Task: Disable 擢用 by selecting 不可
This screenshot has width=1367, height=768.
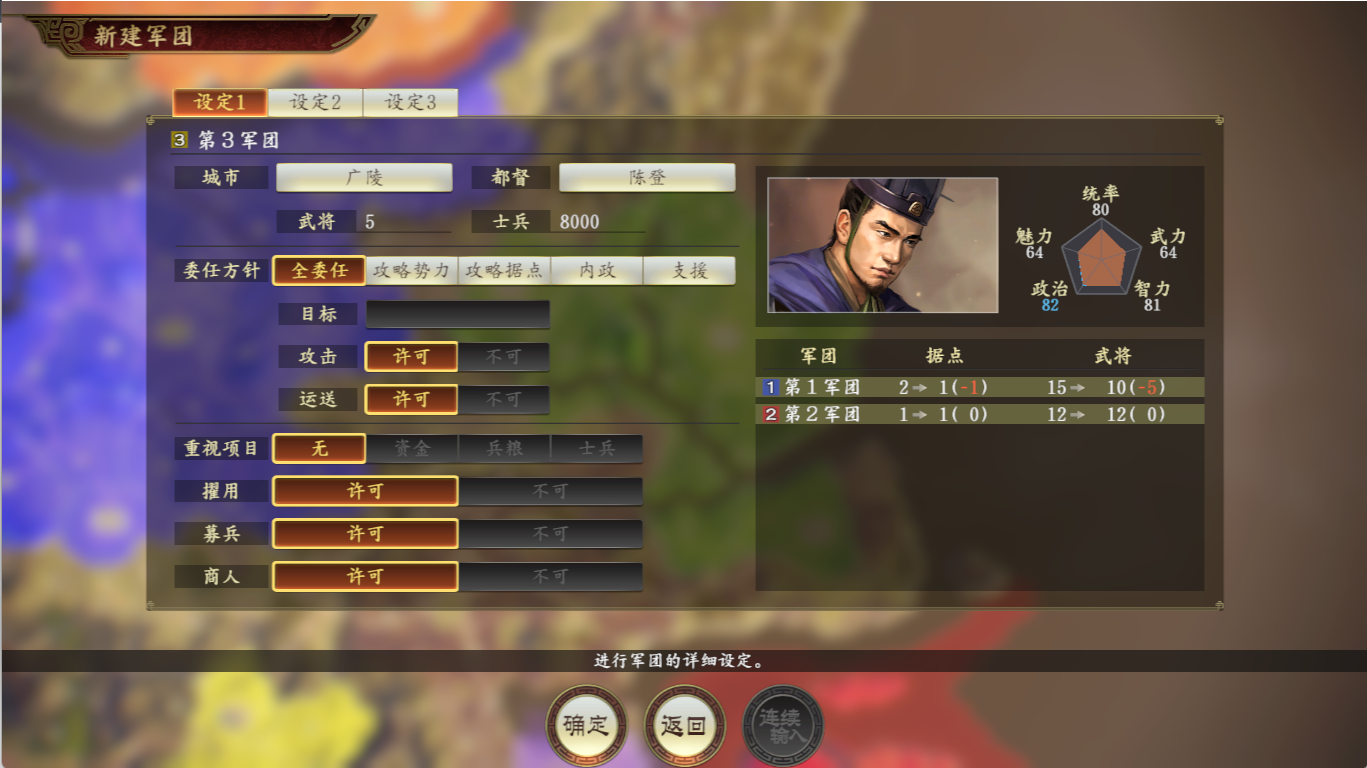Action: click(552, 490)
